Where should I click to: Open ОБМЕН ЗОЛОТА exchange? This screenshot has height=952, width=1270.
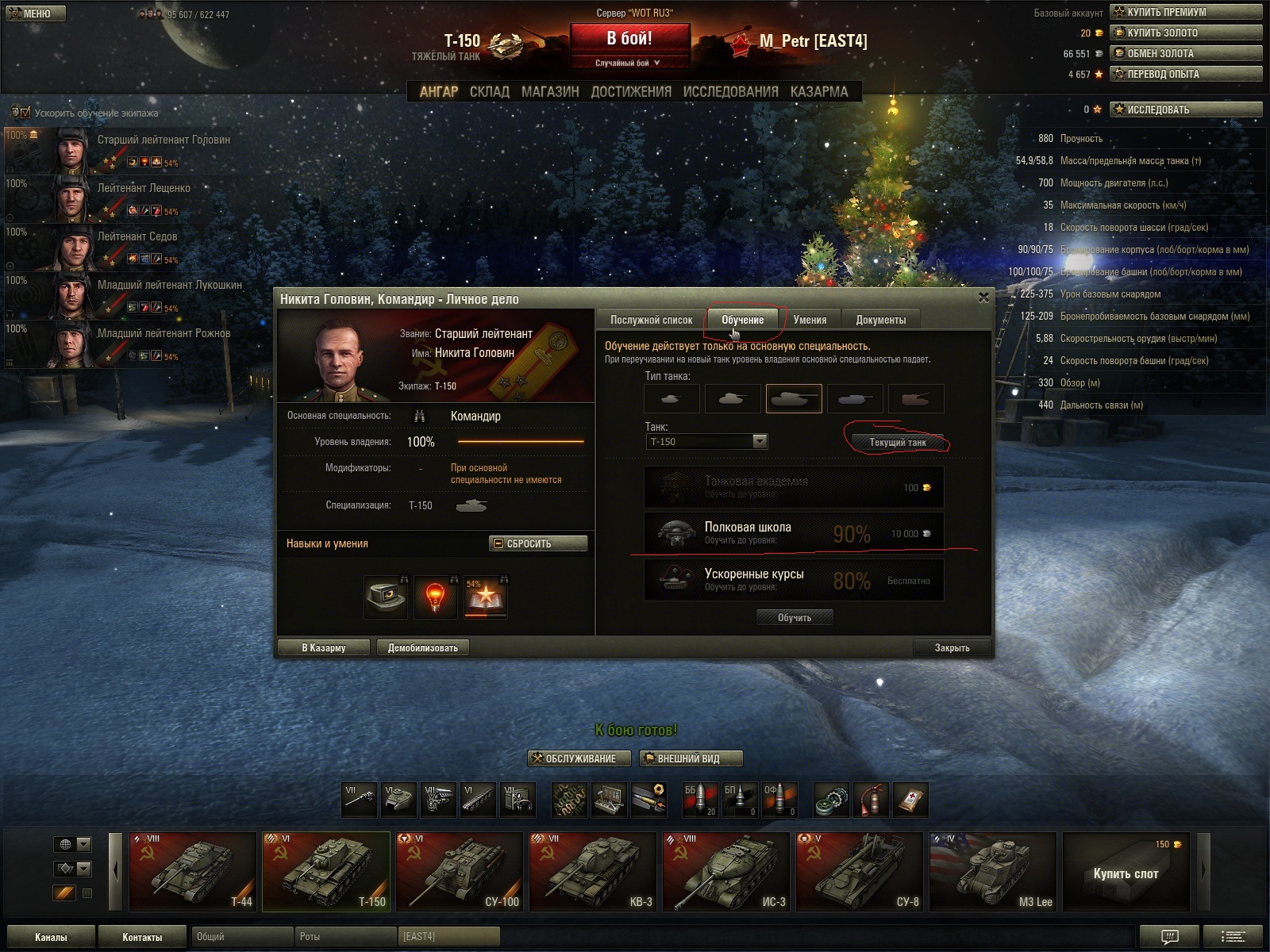(x=1186, y=53)
